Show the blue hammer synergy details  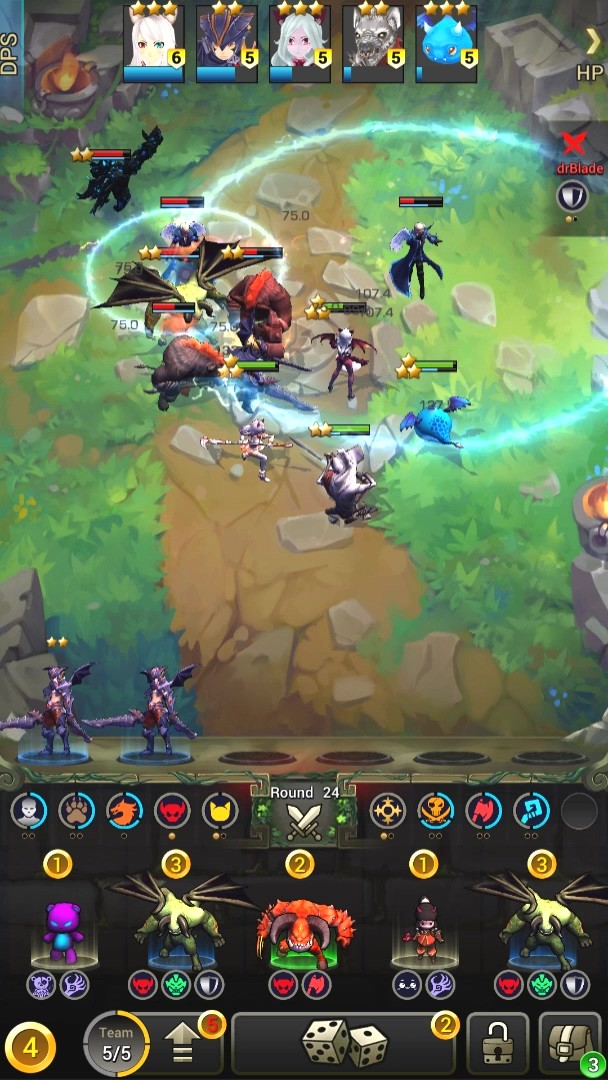pyautogui.click(x=531, y=811)
